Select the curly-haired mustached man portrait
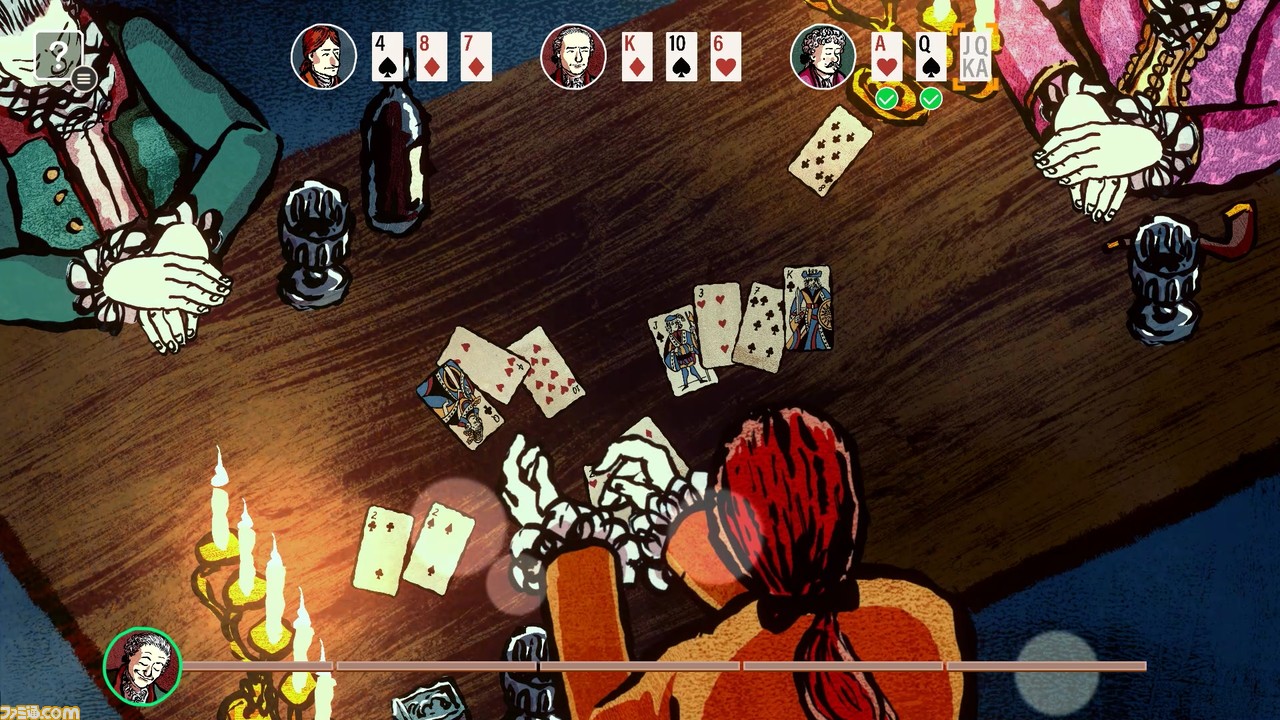This screenshot has height=720, width=1280. [x=823, y=57]
